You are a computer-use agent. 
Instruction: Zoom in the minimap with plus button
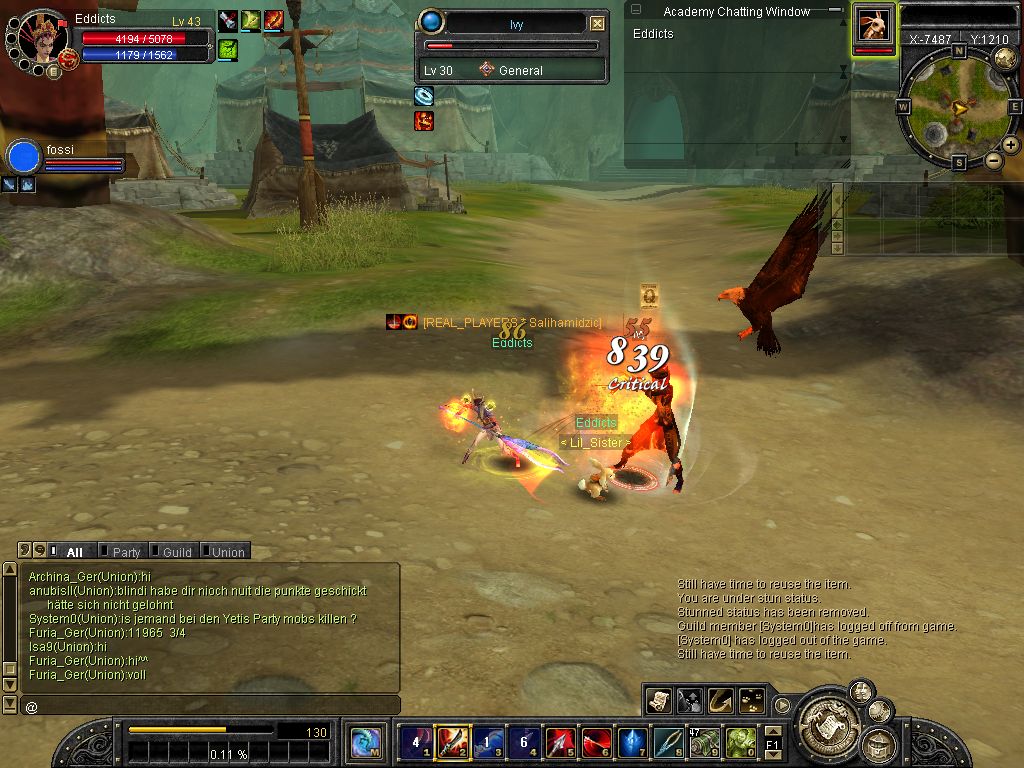coord(1011,145)
